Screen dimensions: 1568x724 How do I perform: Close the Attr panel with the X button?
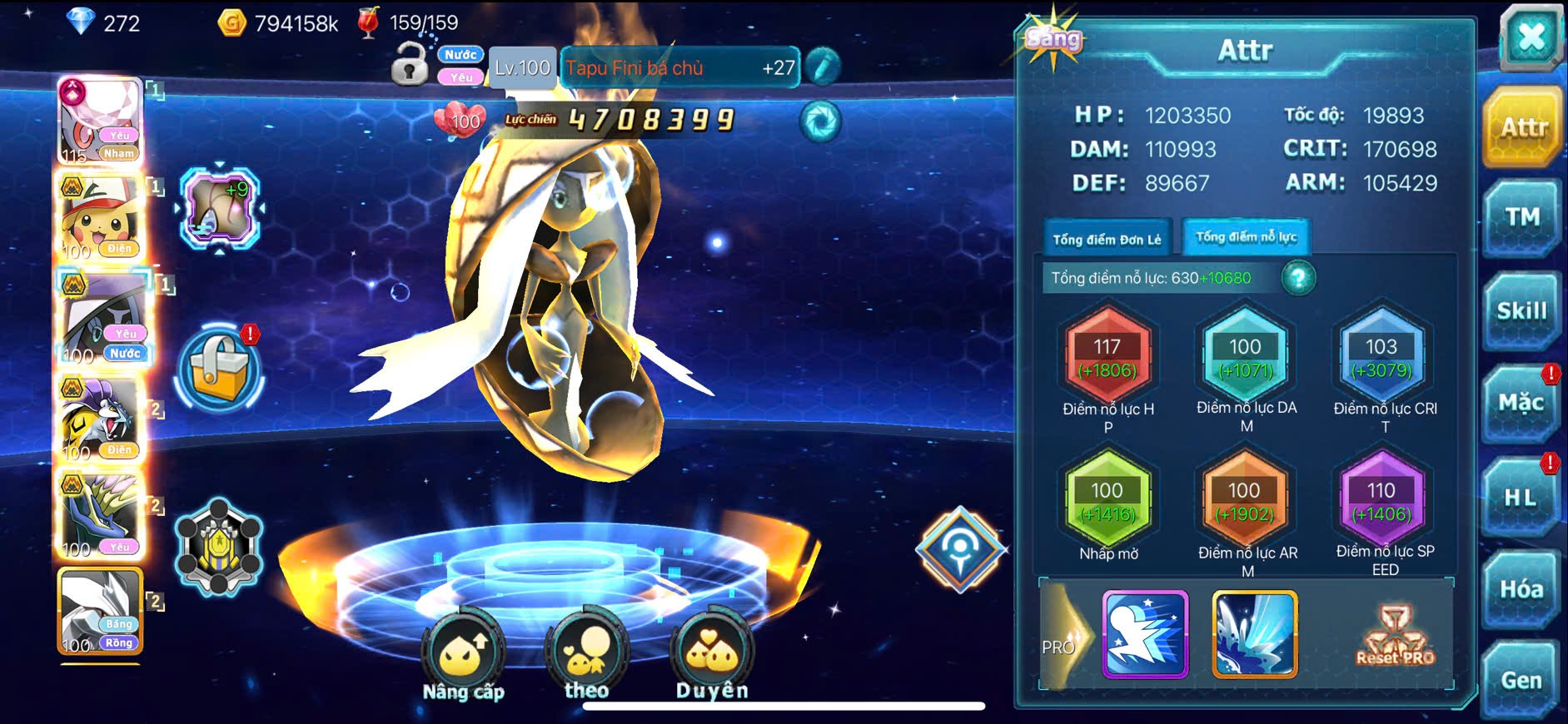(1531, 37)
